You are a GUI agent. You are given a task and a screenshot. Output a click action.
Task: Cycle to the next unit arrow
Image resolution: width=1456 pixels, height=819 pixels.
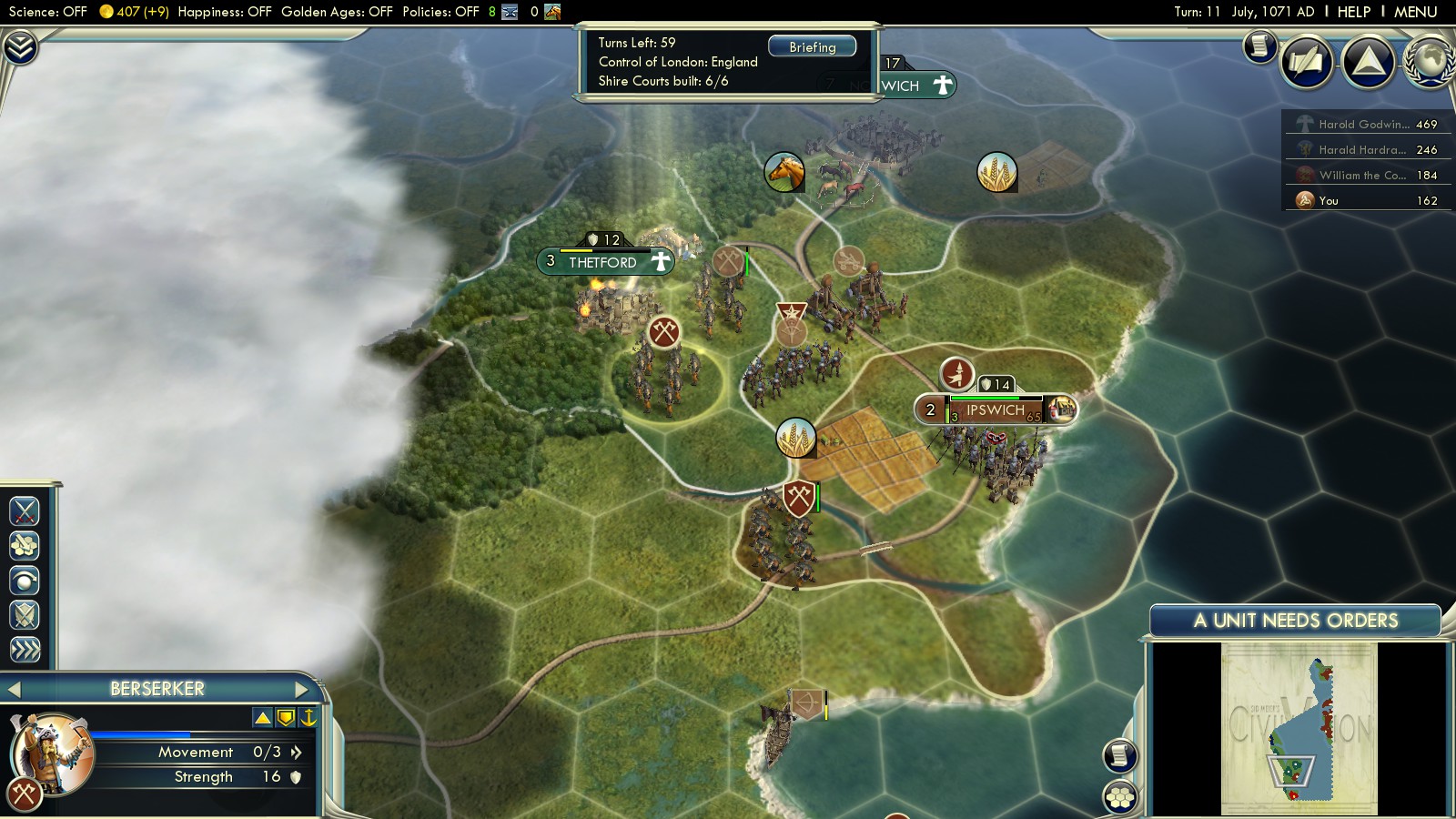point(301,690)
